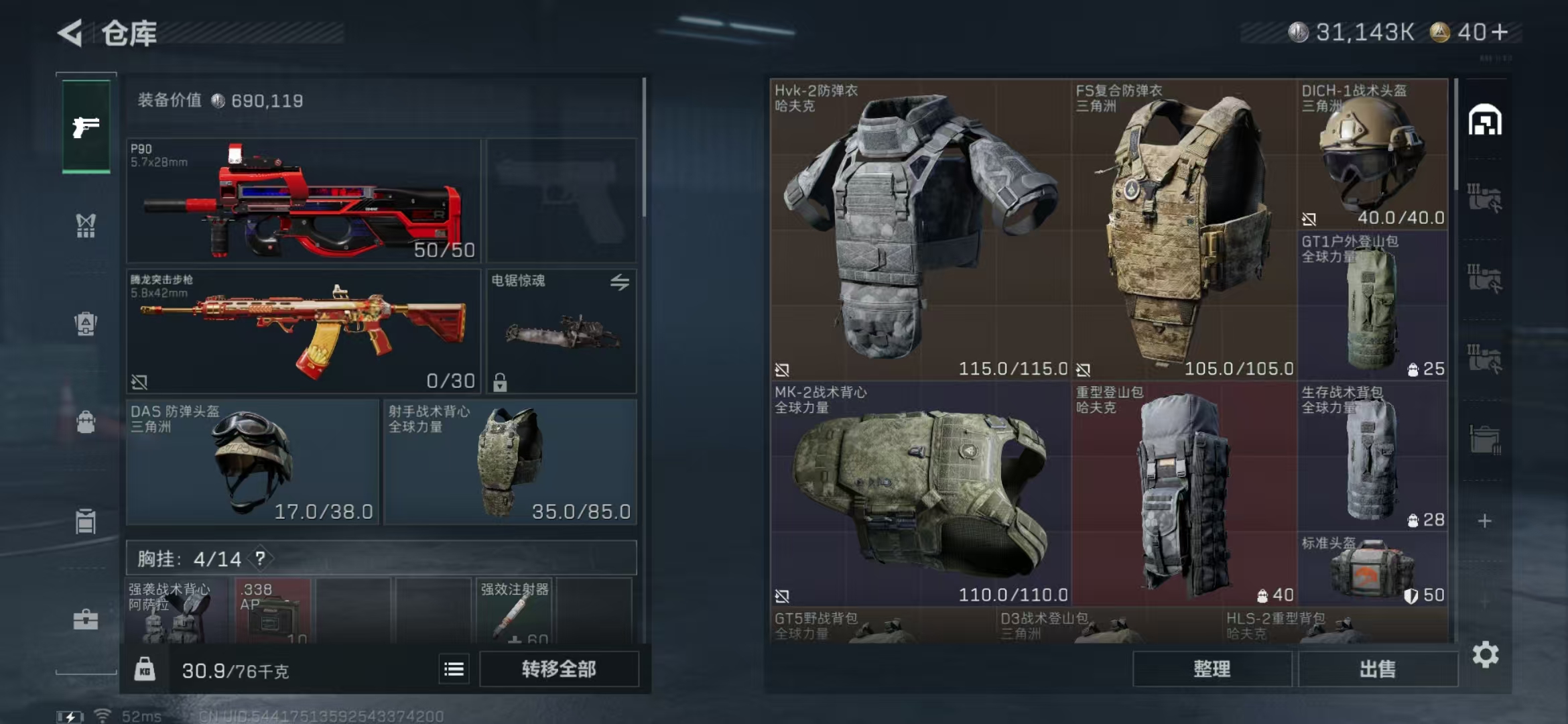
Task: Select the DAS 防弹头盔 helmet slot
Action: (x=253, y=462)
